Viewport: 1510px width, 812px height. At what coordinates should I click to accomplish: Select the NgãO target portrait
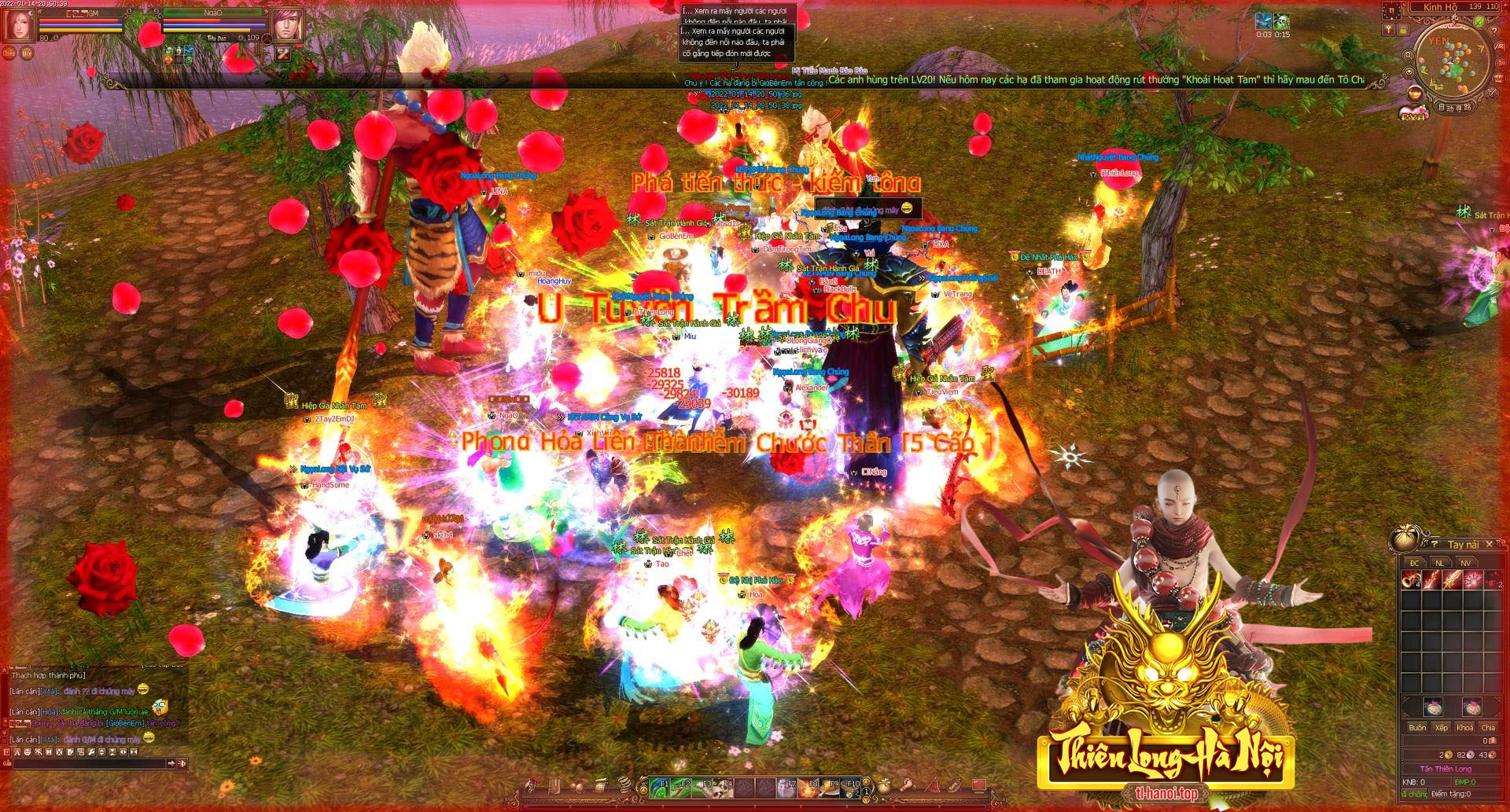pyautogui.click(x=288, y=24)
